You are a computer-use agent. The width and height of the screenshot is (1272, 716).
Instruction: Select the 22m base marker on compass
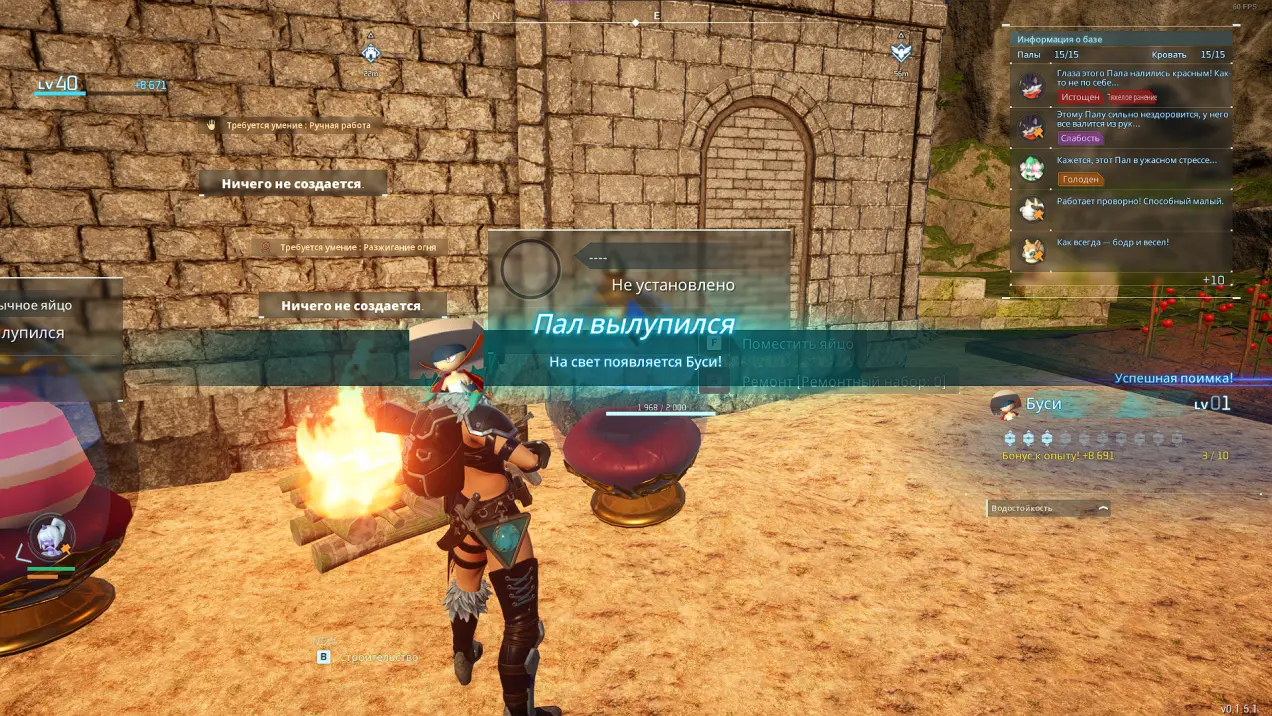coord(371,54)
